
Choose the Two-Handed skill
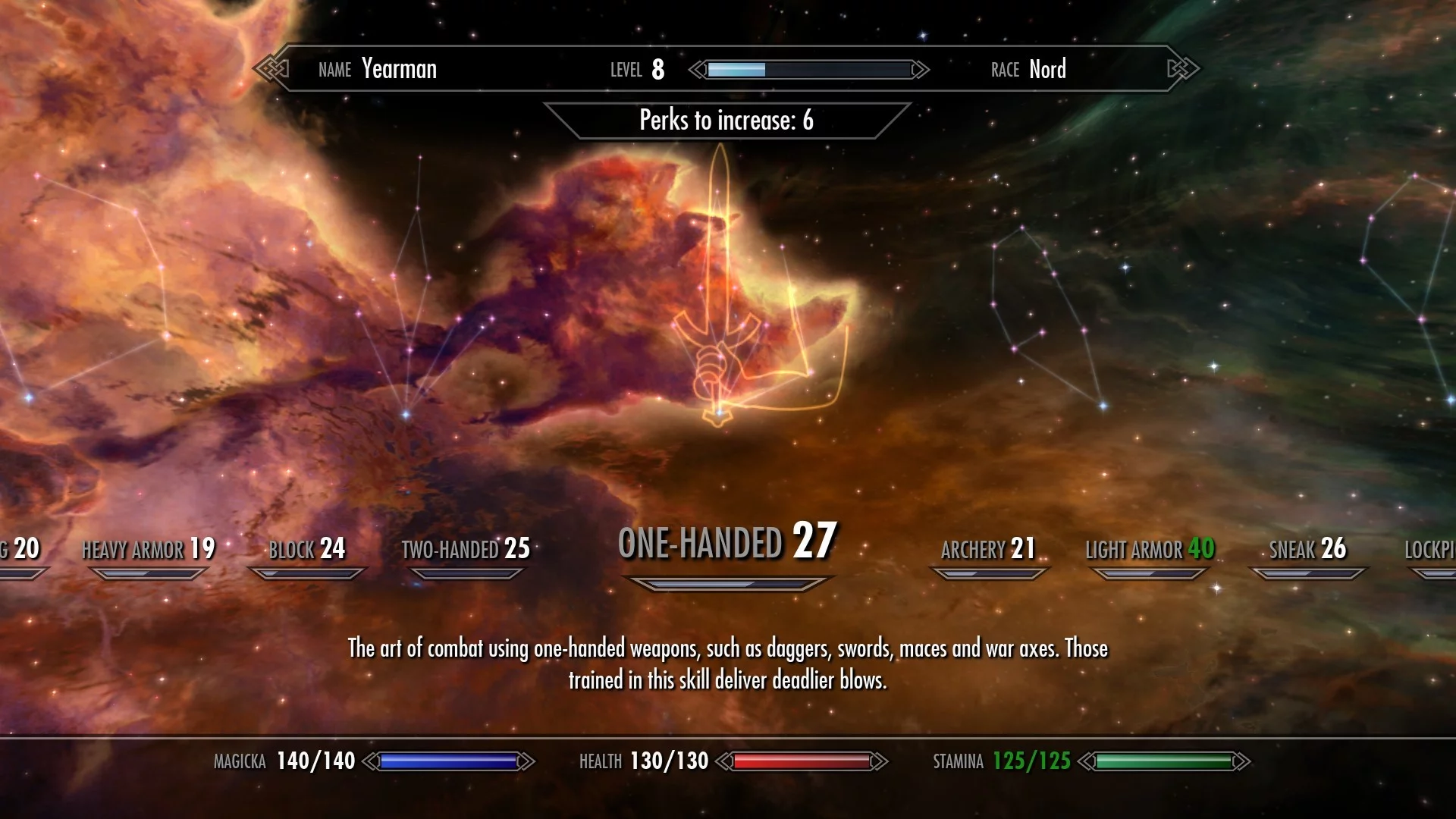(466, 549)
